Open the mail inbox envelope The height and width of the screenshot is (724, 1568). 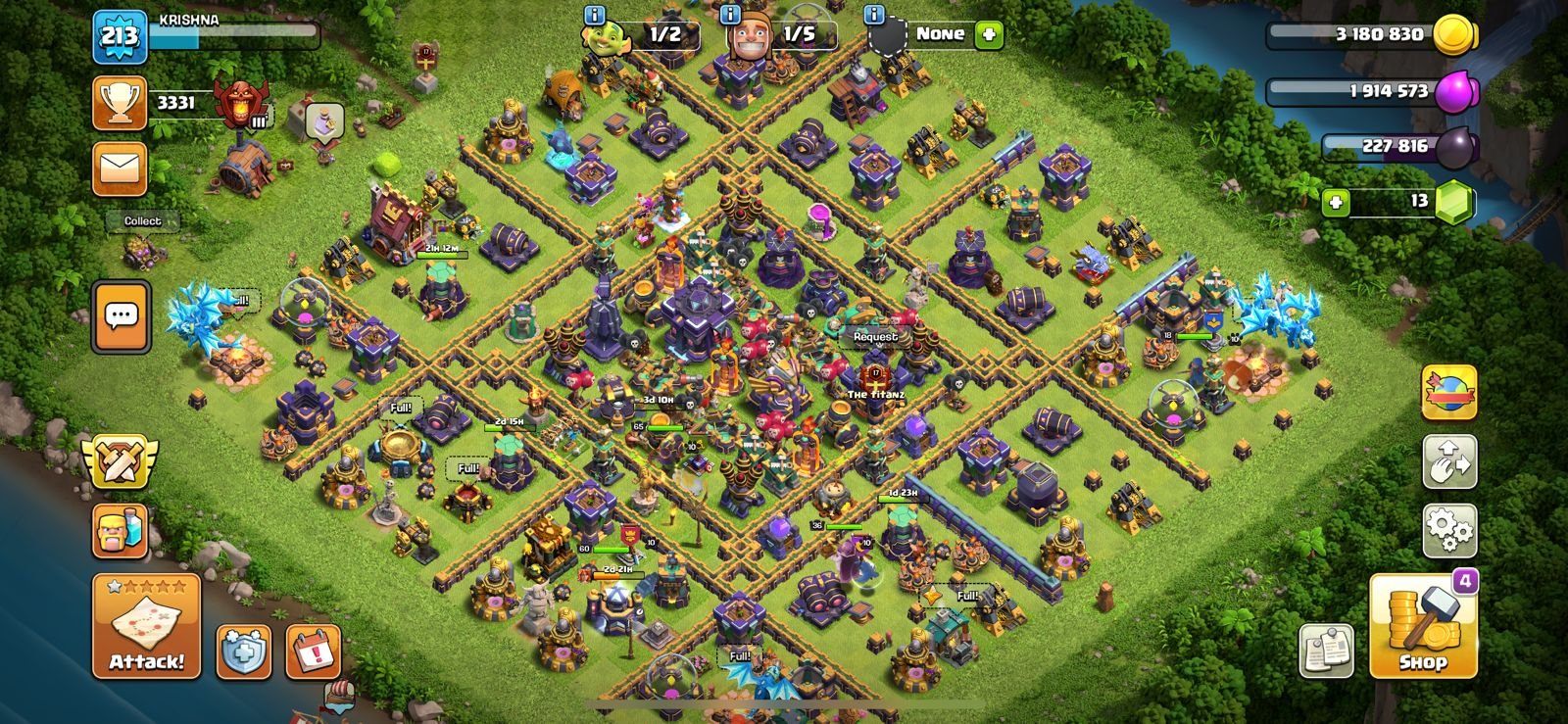(x=120, y=169)
